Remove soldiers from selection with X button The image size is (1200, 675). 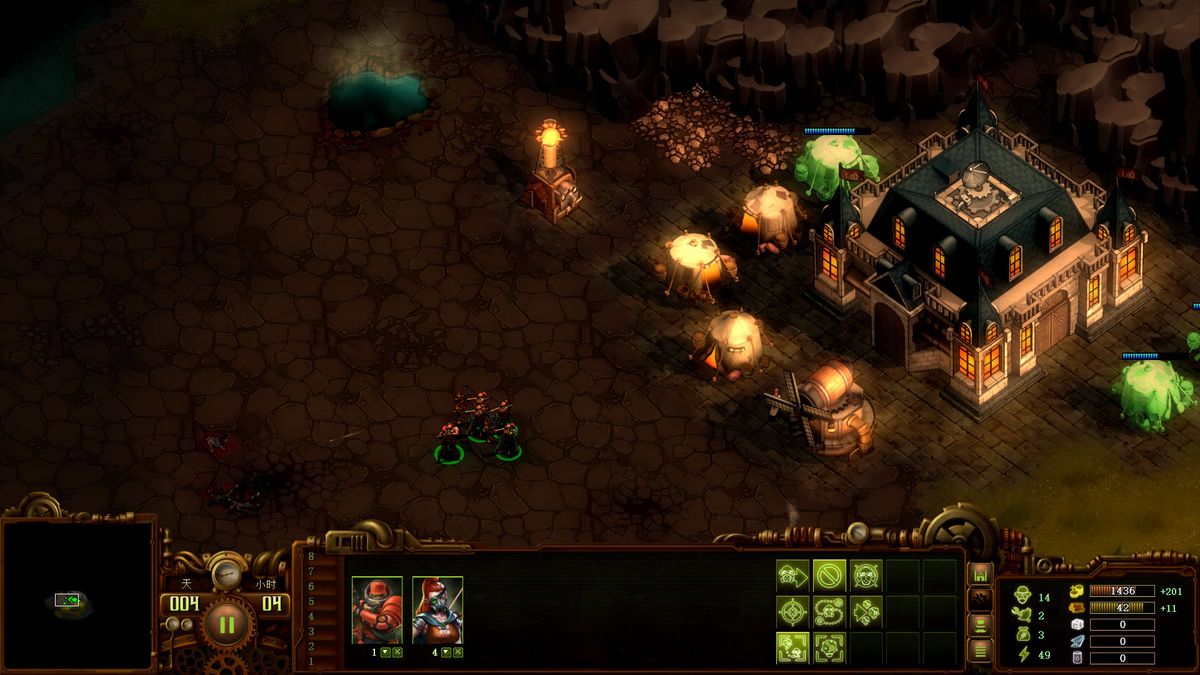397,652
